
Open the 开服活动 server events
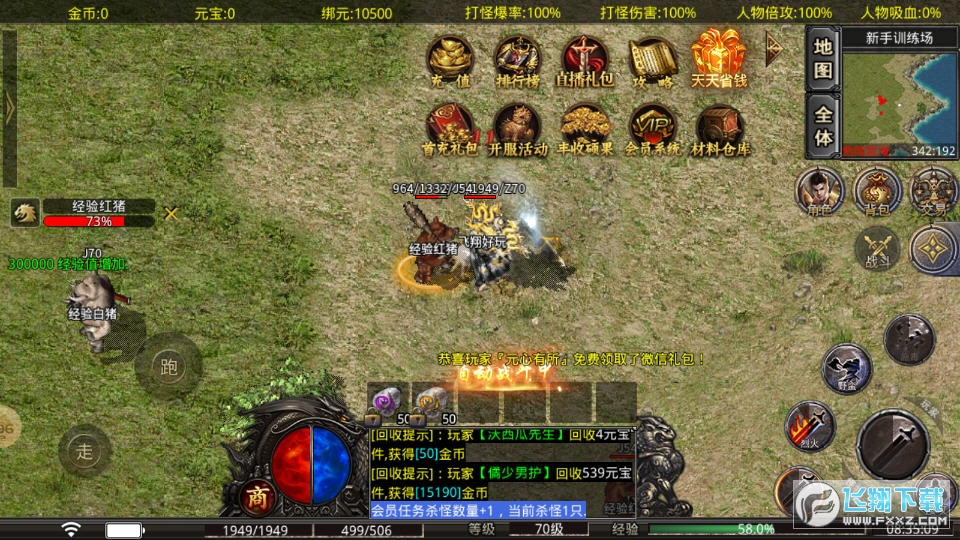point(517,128)
